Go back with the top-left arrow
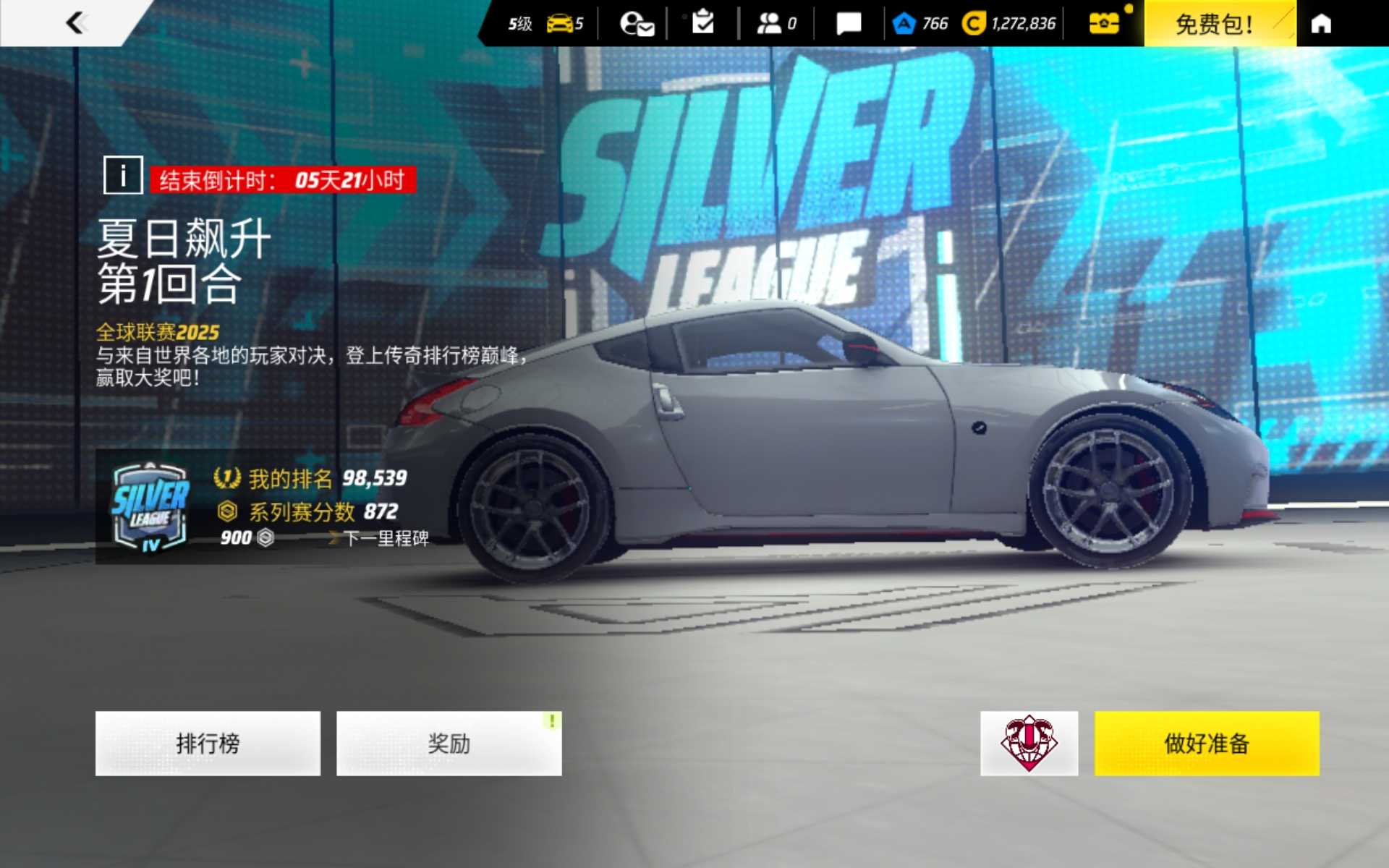This screenshot has width=1389, height=868. click(75, 23)
